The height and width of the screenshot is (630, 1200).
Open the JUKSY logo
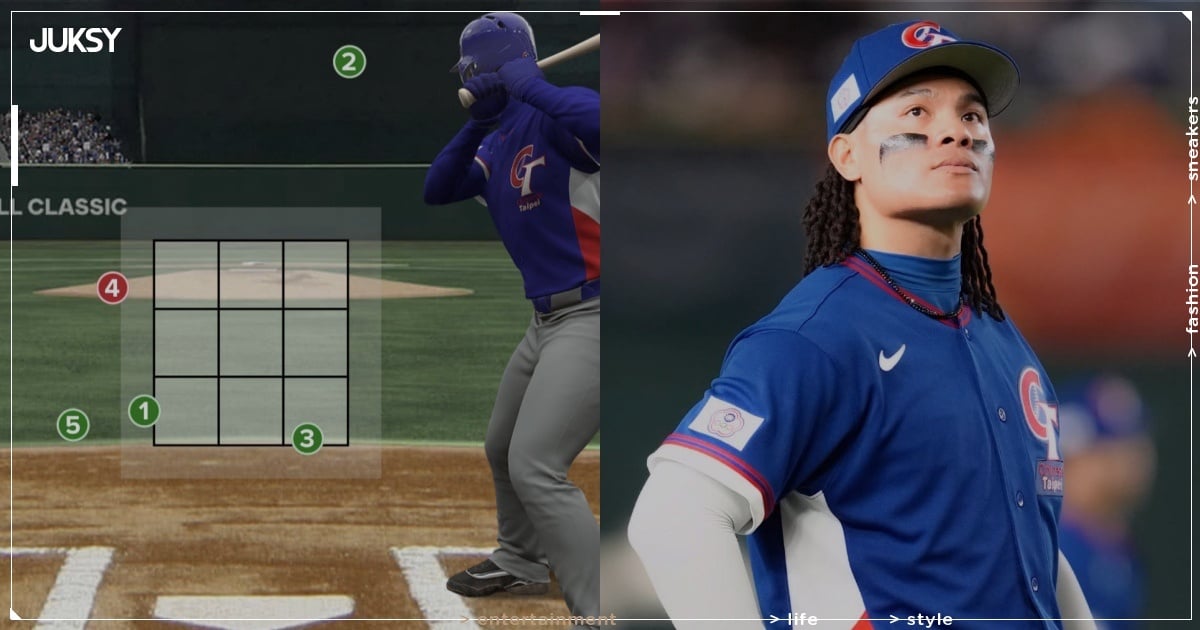(75, 40)
